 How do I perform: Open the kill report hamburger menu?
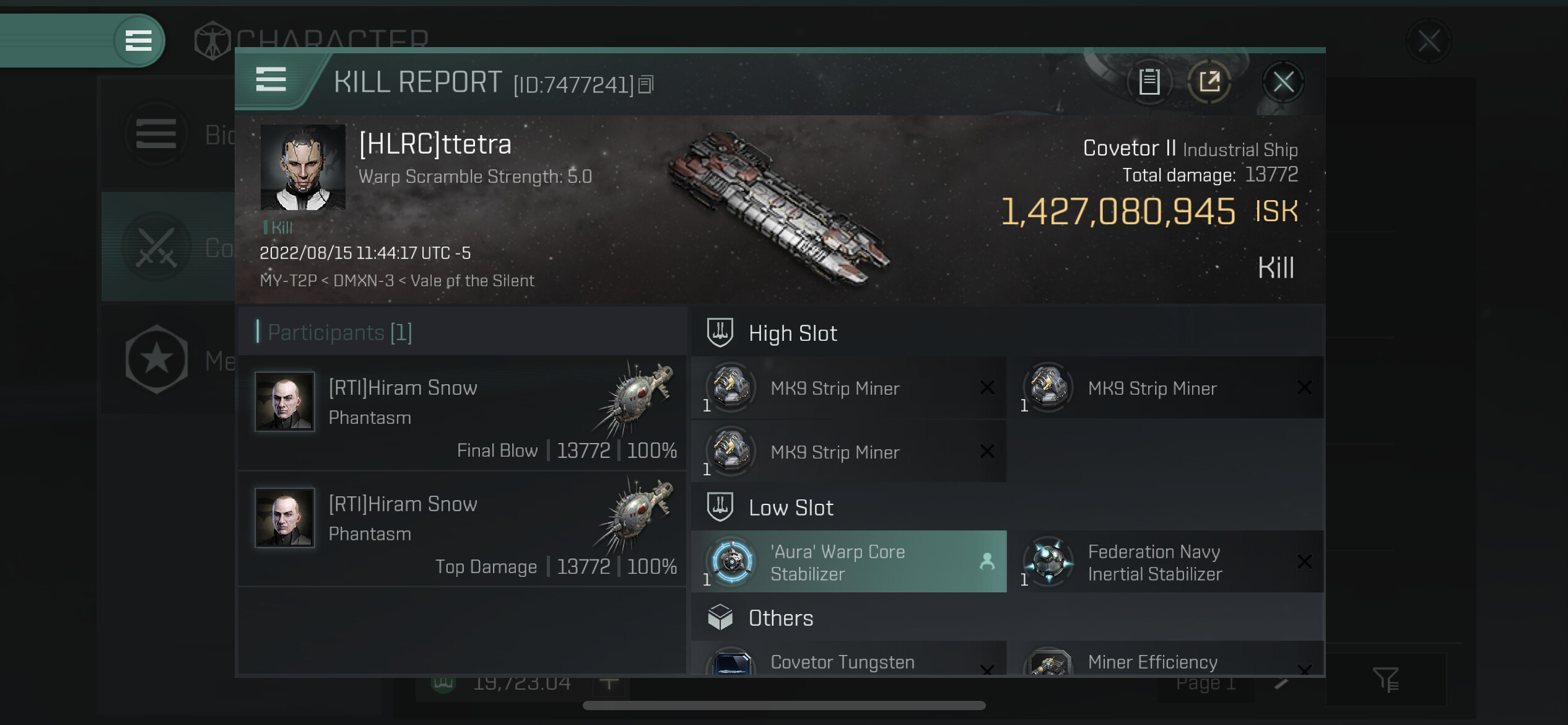pos(271,80)
